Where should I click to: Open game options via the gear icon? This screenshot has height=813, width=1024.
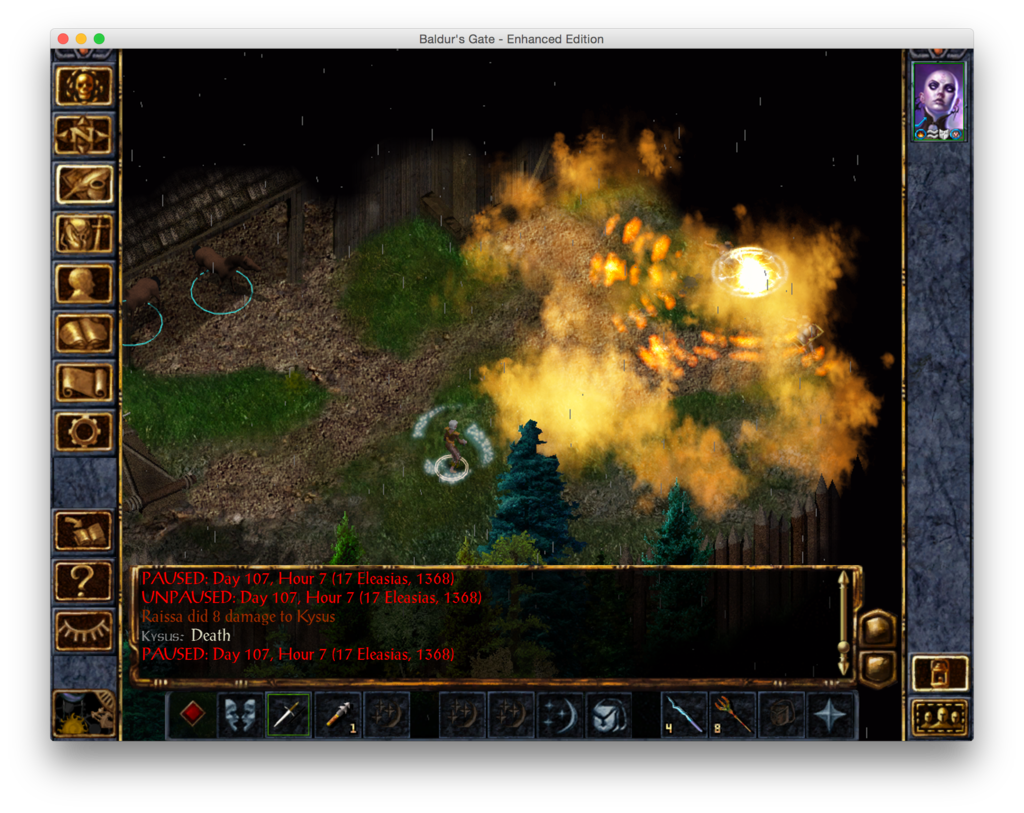coord(84,432)
